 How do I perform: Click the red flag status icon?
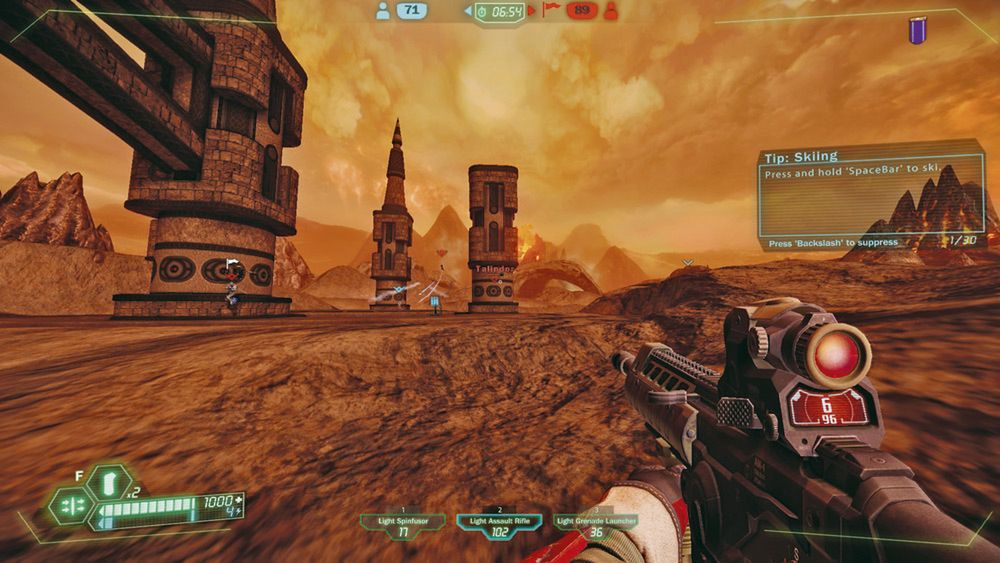pos(550,11)
